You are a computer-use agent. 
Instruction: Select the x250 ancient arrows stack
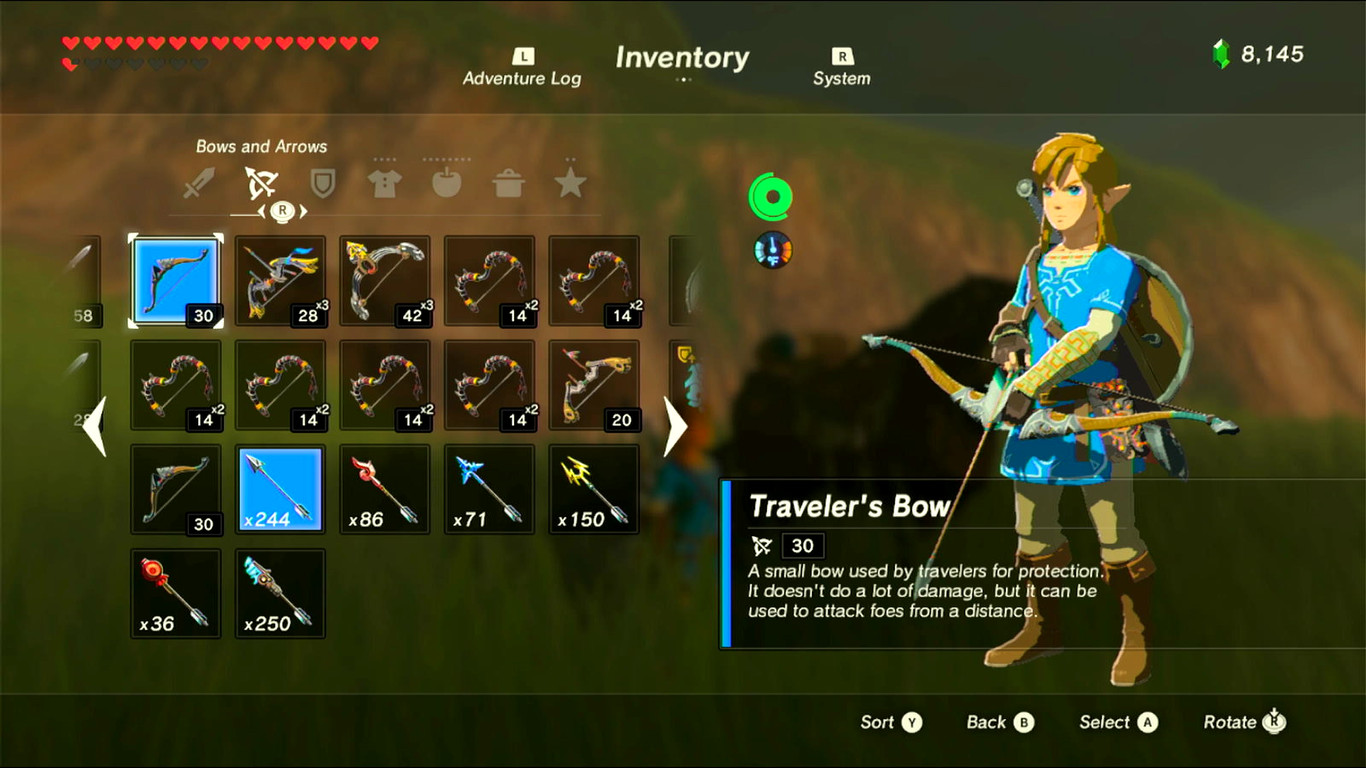(x=280, y=593)
